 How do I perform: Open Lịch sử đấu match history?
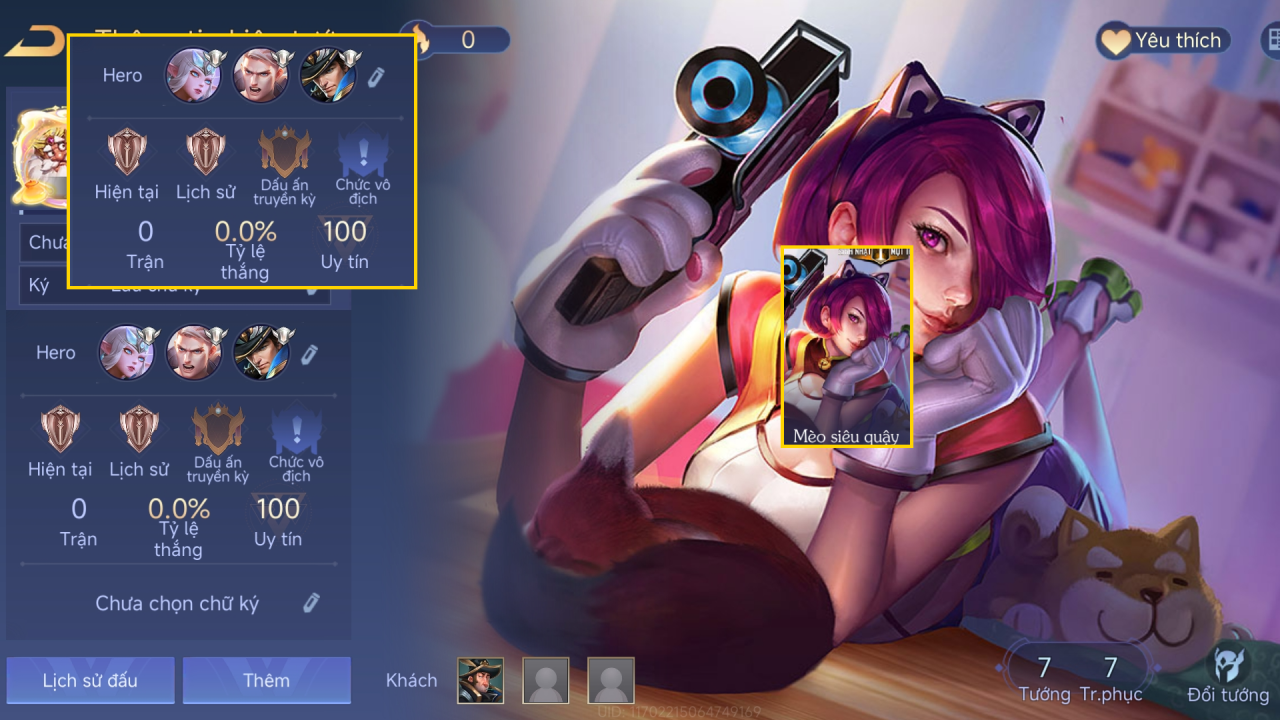click(x=90, y=681)
